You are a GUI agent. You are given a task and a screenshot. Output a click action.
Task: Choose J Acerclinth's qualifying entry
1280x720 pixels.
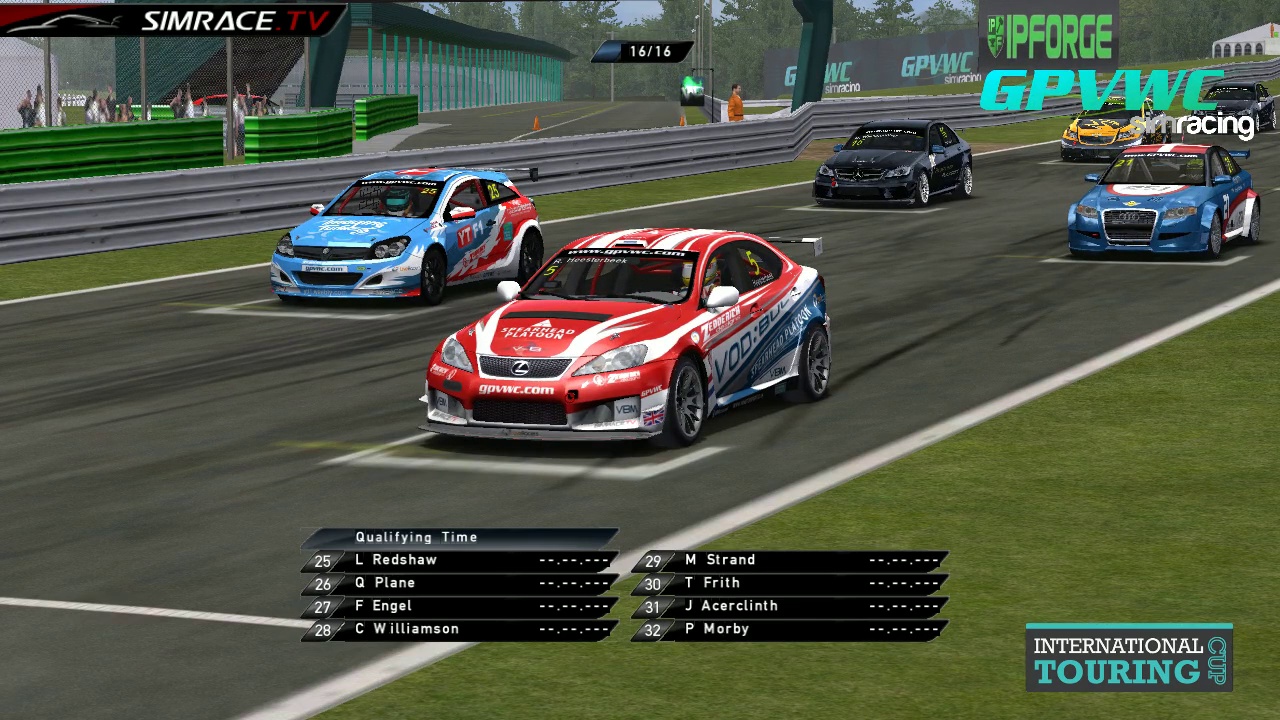pos(790,607)
